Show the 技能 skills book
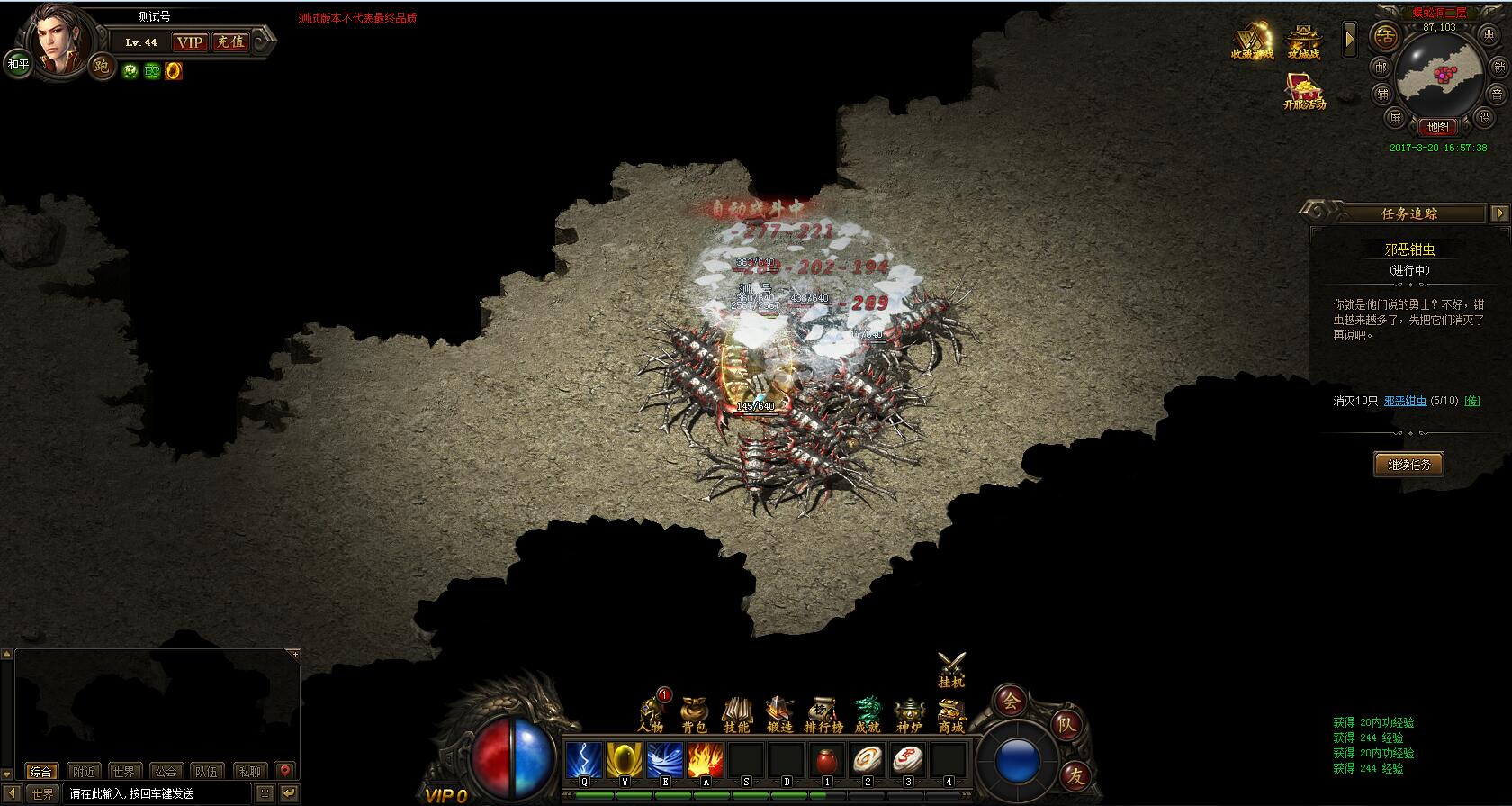Image resolution: width=1512 pixels, height=806 pixels. tap(736, 714)
